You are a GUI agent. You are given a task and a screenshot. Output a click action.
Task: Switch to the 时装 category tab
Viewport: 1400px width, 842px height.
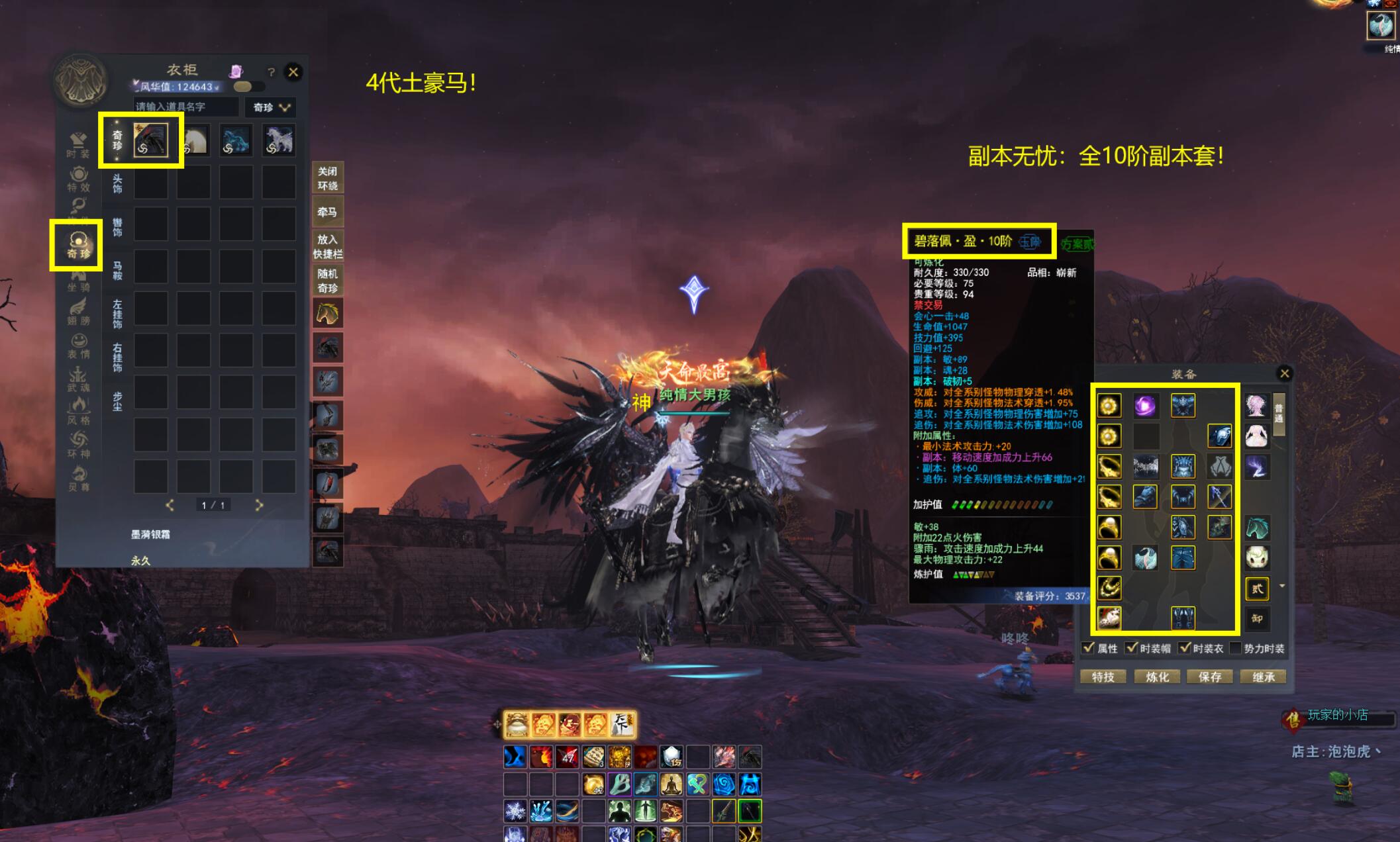coord(78,144)
